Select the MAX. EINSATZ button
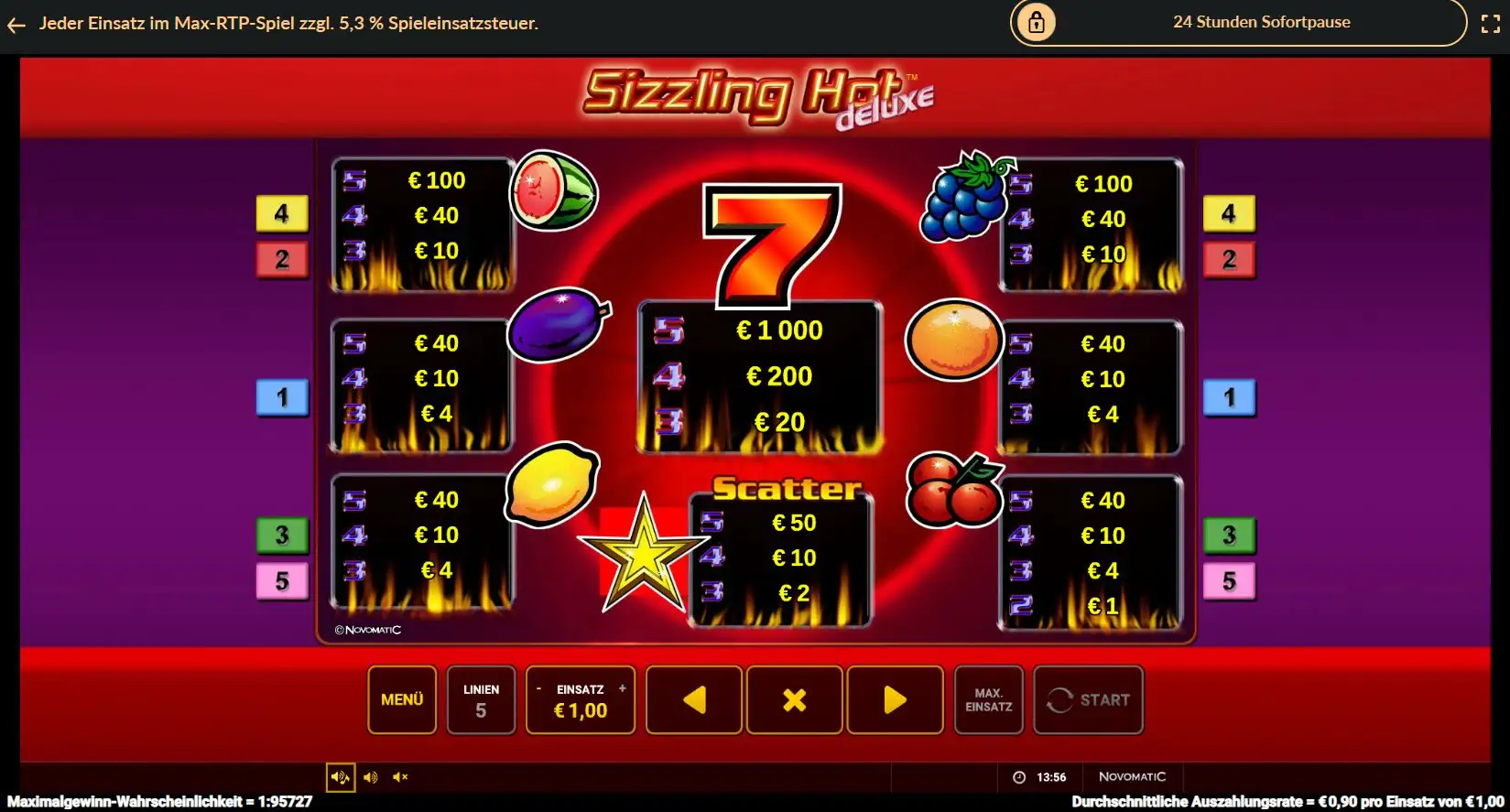Image resolution: width=1510 pixels, height=812 pixels. pyautogui.click(x=988, y=700)
